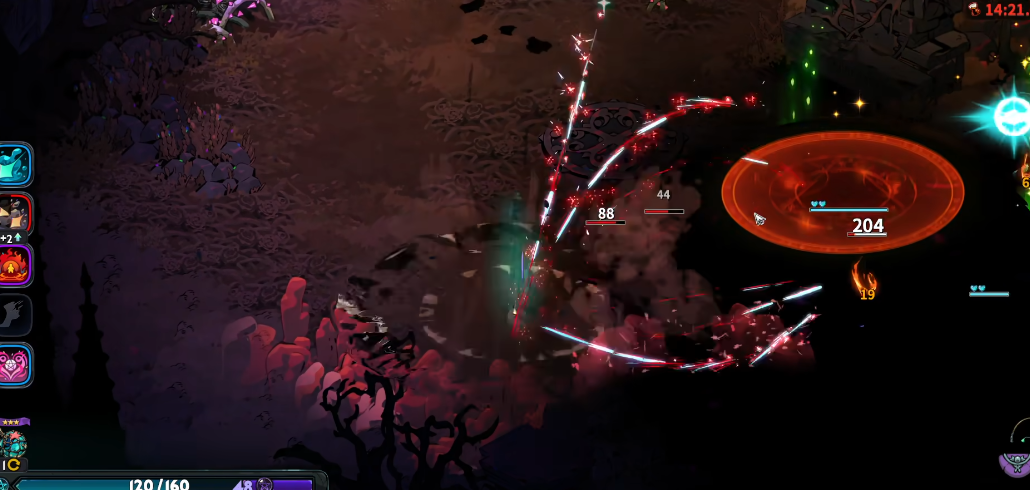Select the empty grey silhouette boon slot
The width and height of the screenshot is (1030, 490).
[x=16, y=315]
